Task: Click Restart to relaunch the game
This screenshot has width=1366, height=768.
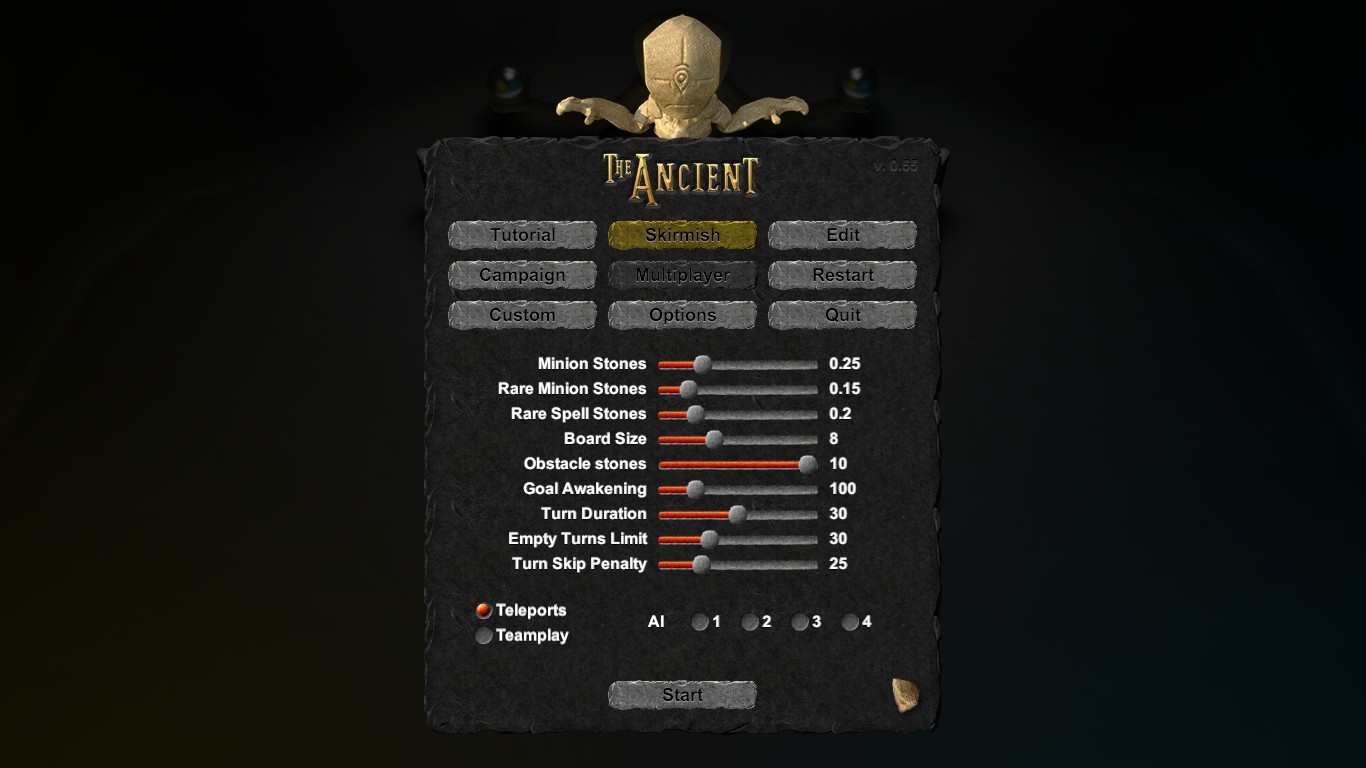Action: 841,275
